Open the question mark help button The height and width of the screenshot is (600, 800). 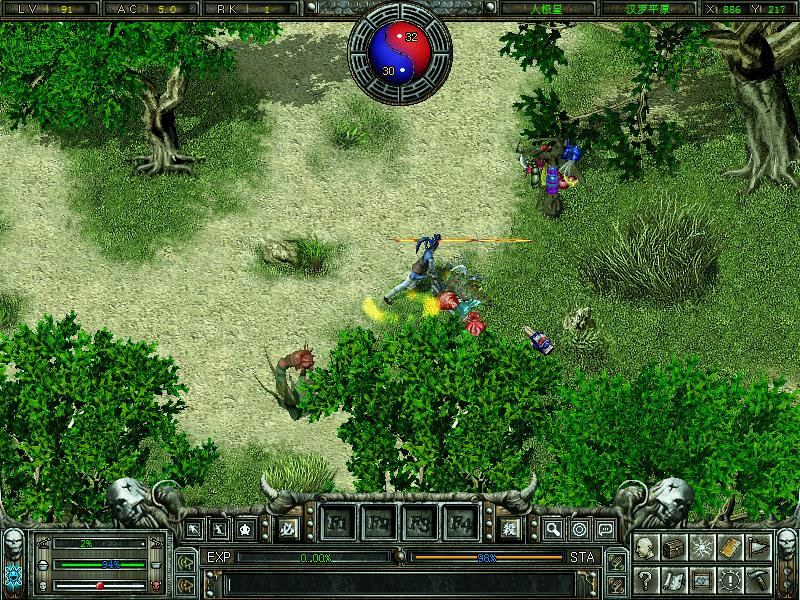pyautogui.click(x=645, y=578)
